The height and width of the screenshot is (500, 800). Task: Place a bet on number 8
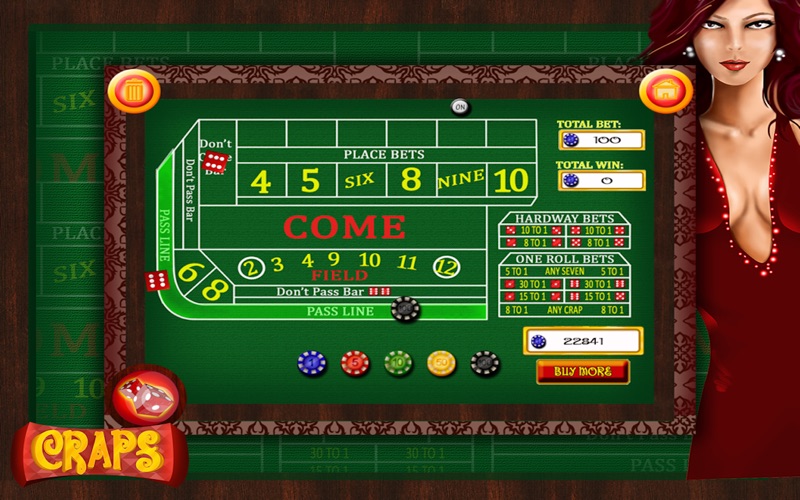(x=411, y=182)
